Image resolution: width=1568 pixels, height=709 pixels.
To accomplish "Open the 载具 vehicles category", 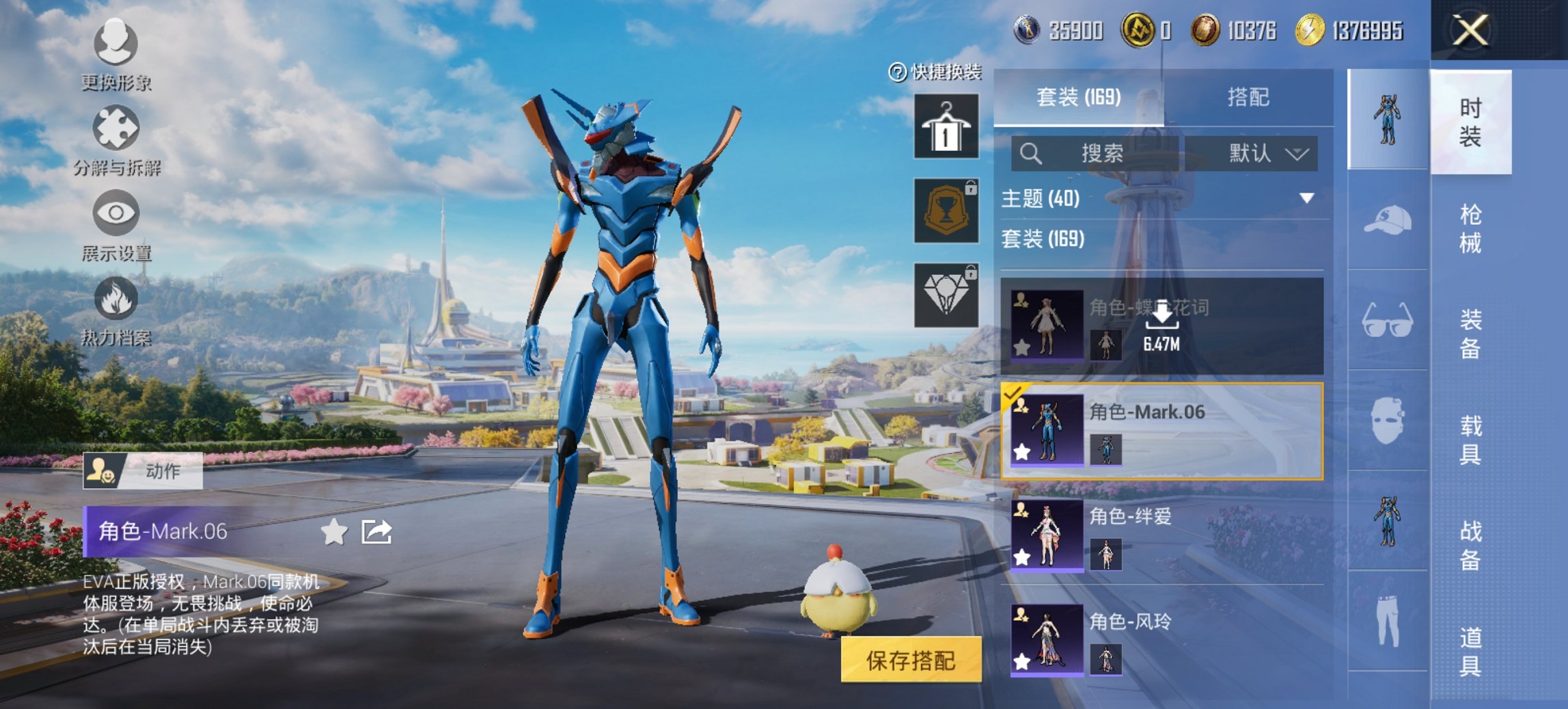I will (1470, 440).
